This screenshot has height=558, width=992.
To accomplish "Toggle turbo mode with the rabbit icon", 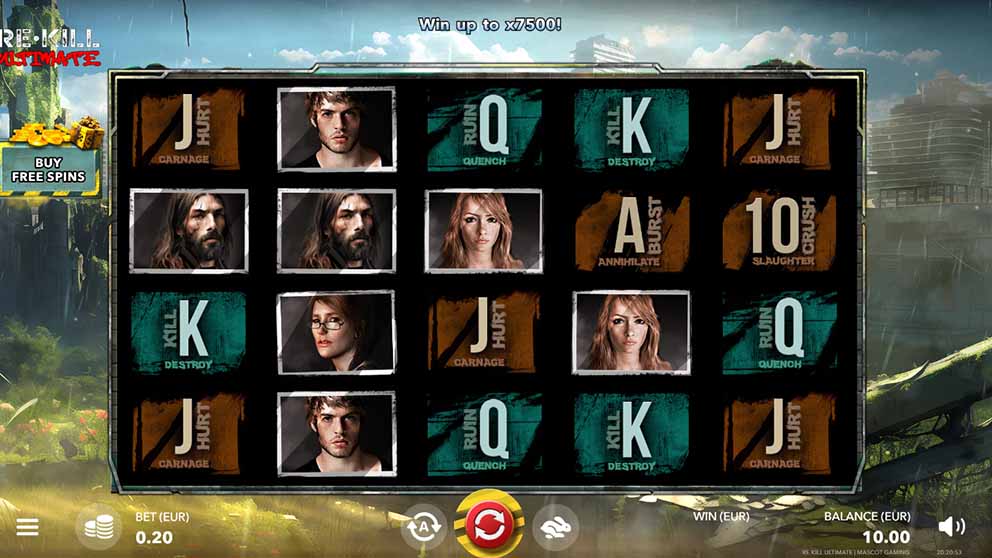I will (554, 526).
